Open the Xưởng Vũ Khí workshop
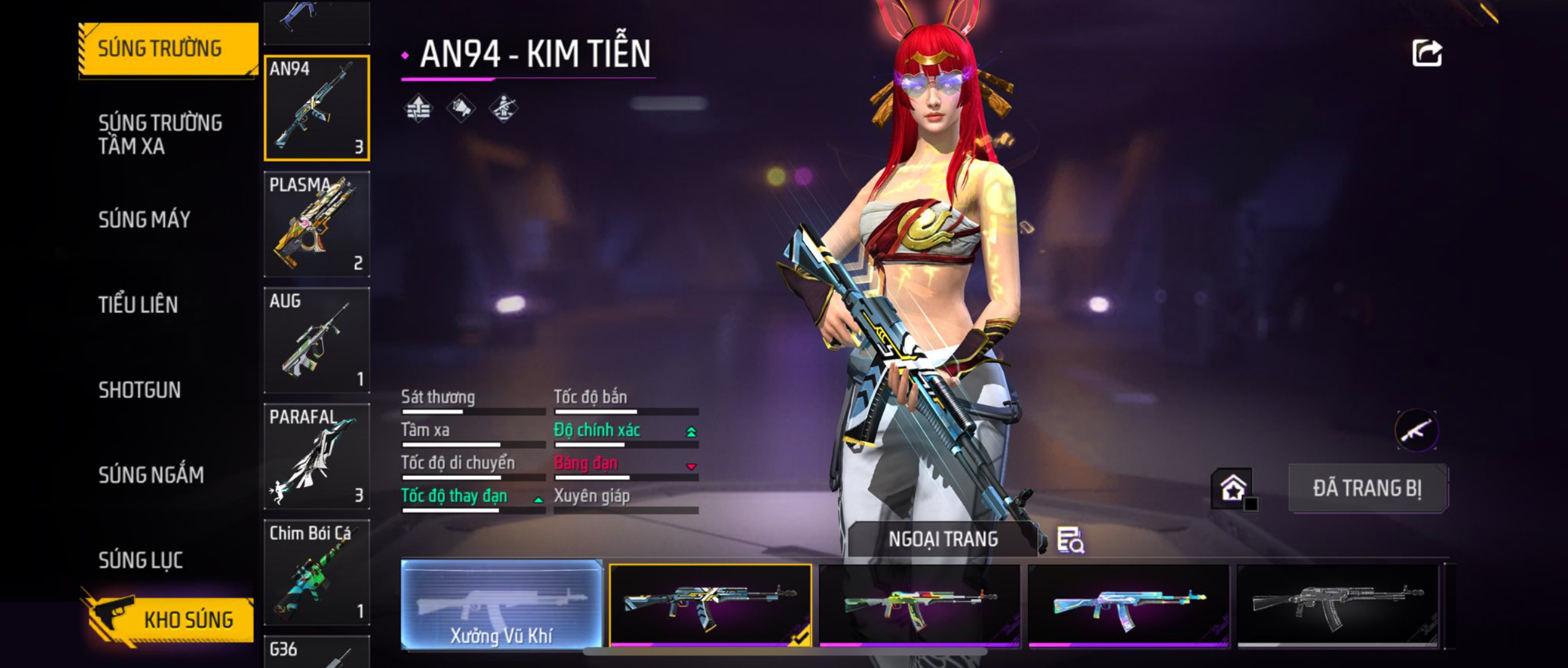This screenshot has width=1568, height=668. [501, 604]
